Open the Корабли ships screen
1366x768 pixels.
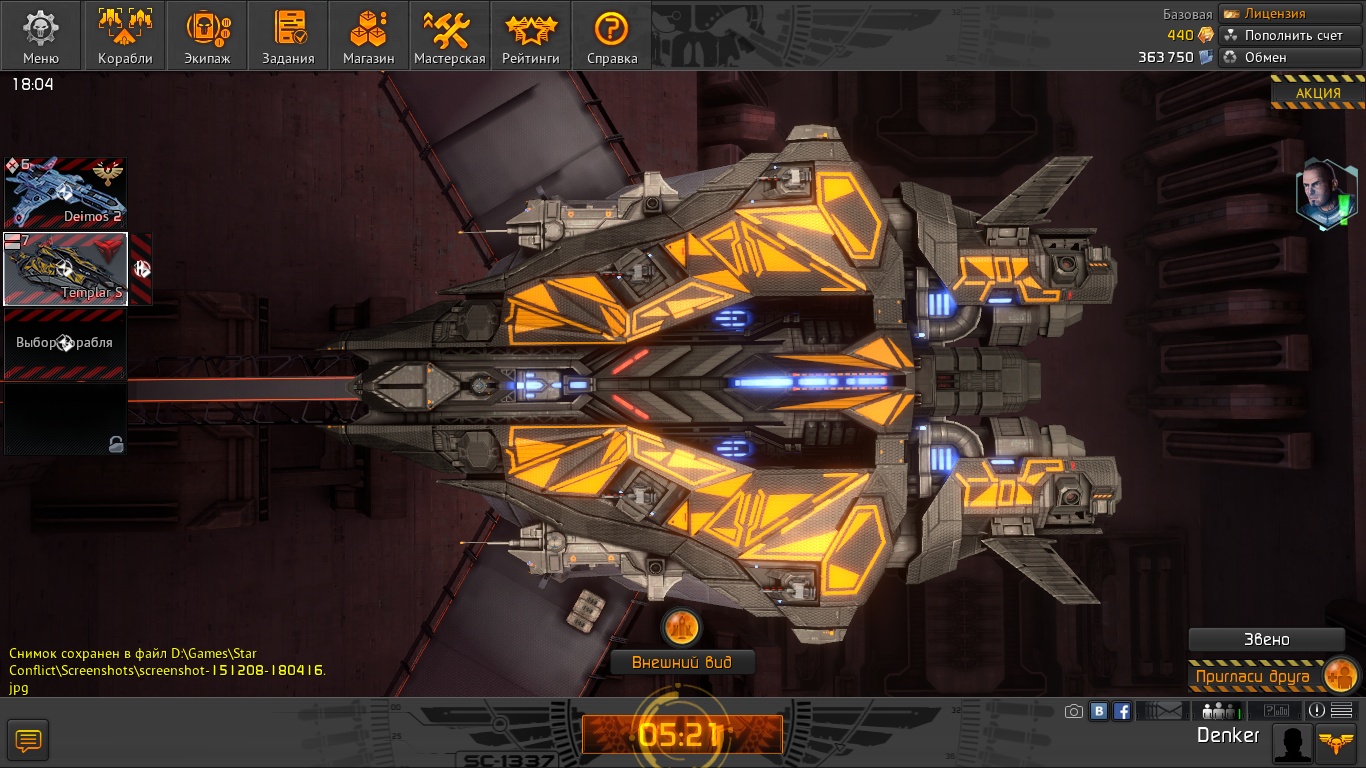[x=125, y=36]
